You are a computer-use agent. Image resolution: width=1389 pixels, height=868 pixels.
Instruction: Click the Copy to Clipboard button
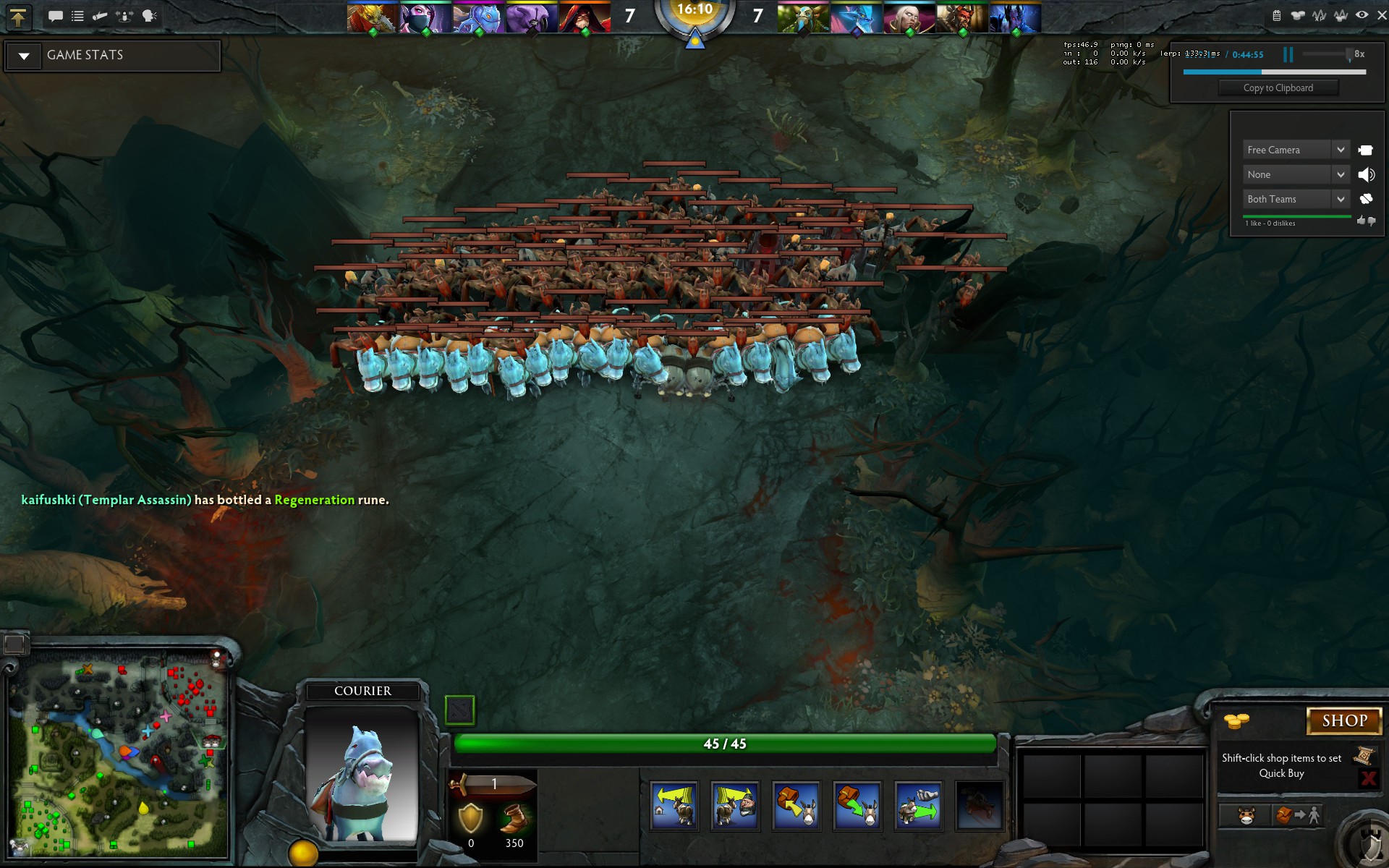[x=1278, y=88]
